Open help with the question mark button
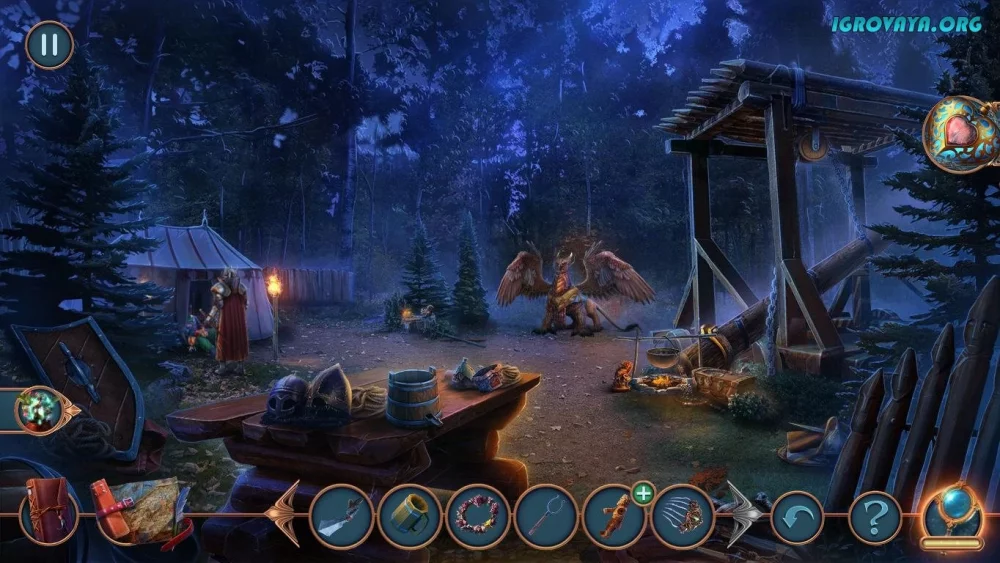1000x563 pixels. (x=875, y=517)
